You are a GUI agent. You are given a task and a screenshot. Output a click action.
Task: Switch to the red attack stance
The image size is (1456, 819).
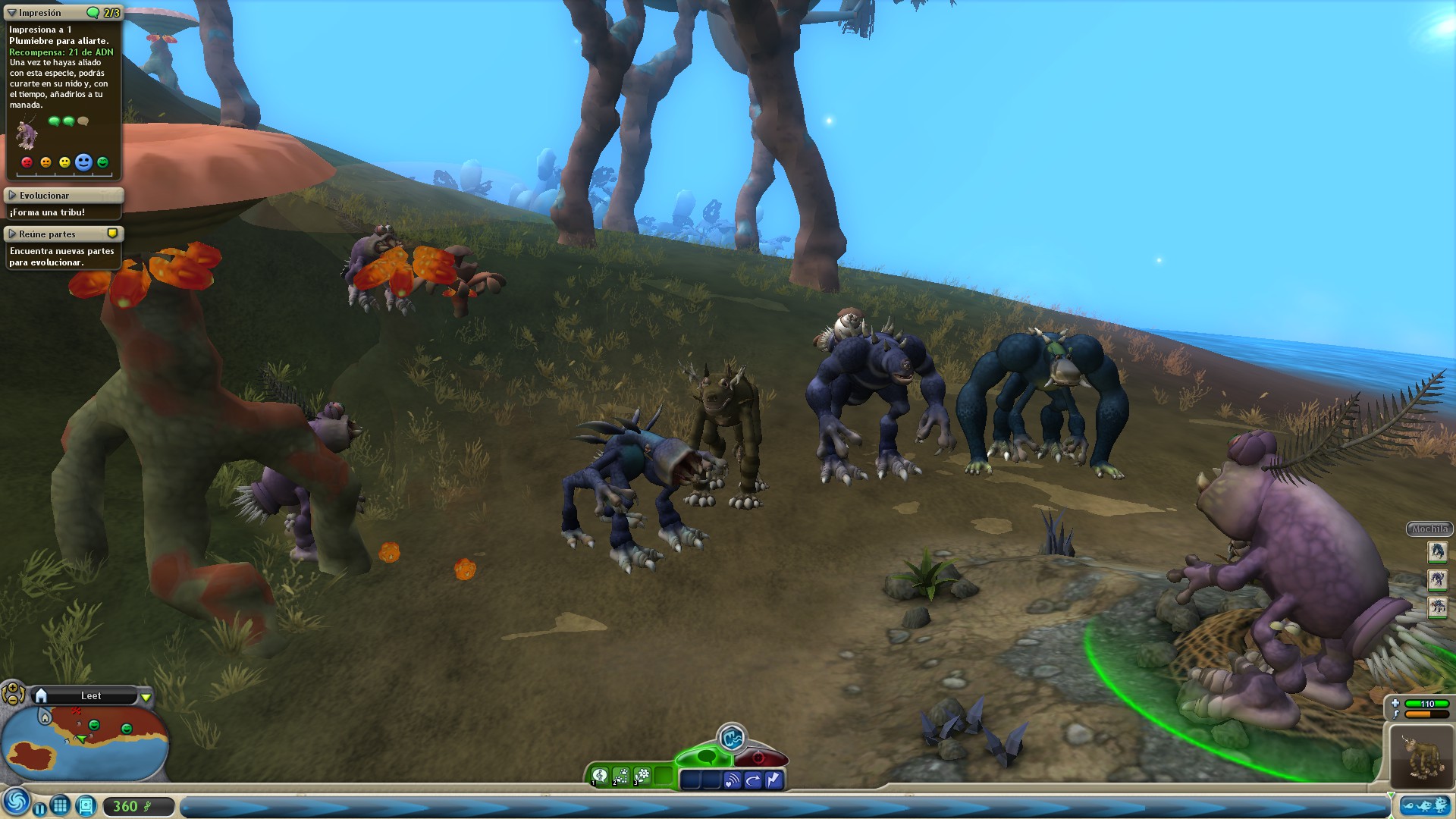(x=759, y=756)
